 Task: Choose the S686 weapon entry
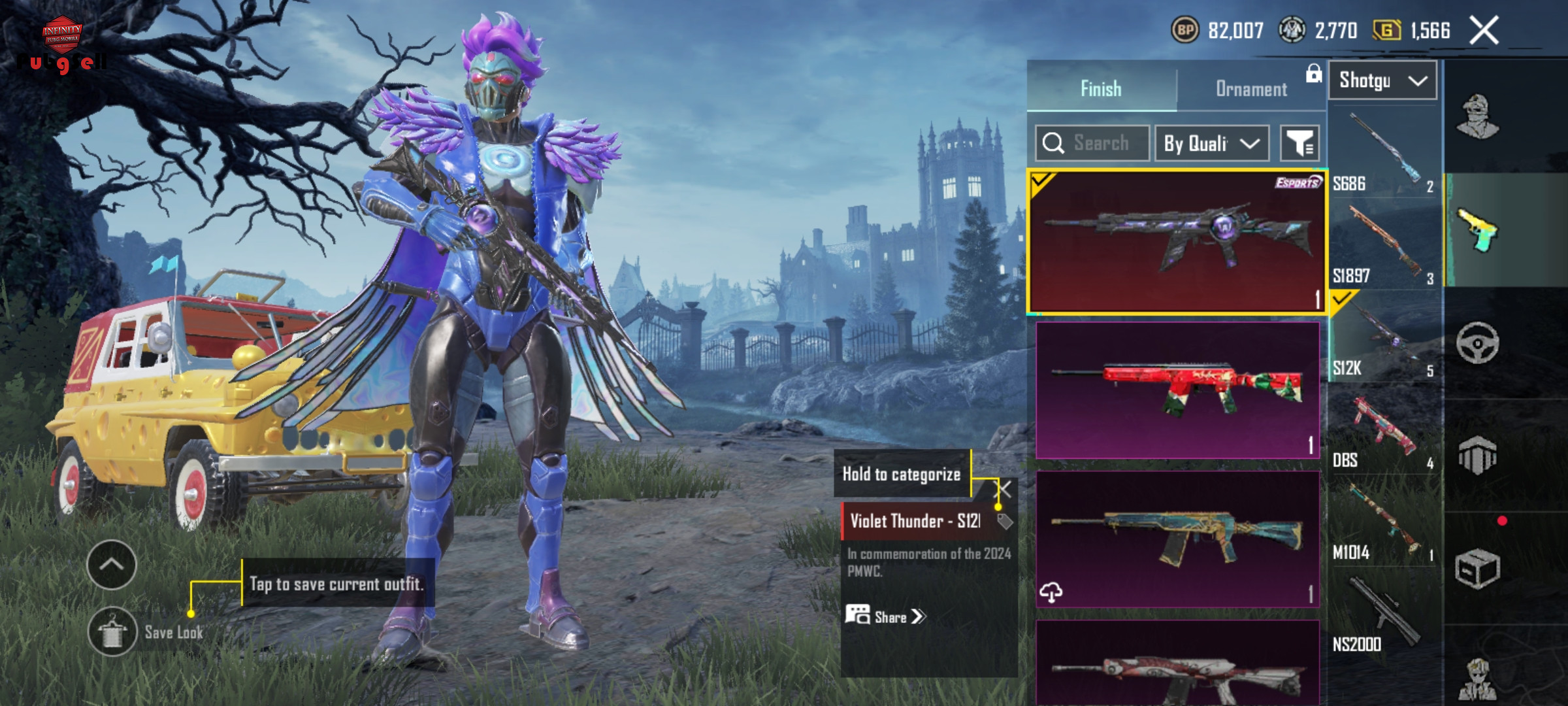[x=1384, y=154]
